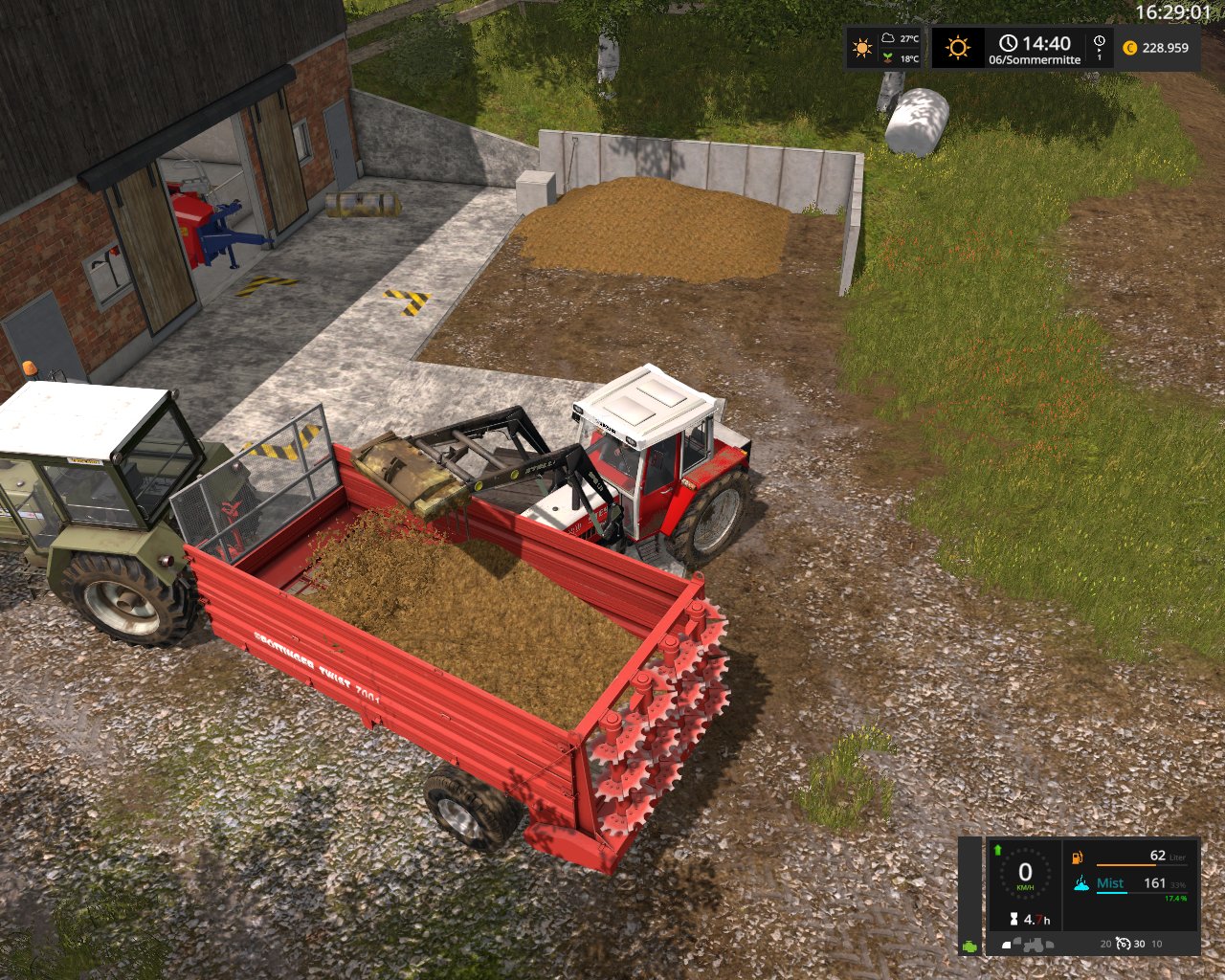Viewport: 1225px width, 980px height.
Task: Click the green engine status icon
Action: pos(970,945)
